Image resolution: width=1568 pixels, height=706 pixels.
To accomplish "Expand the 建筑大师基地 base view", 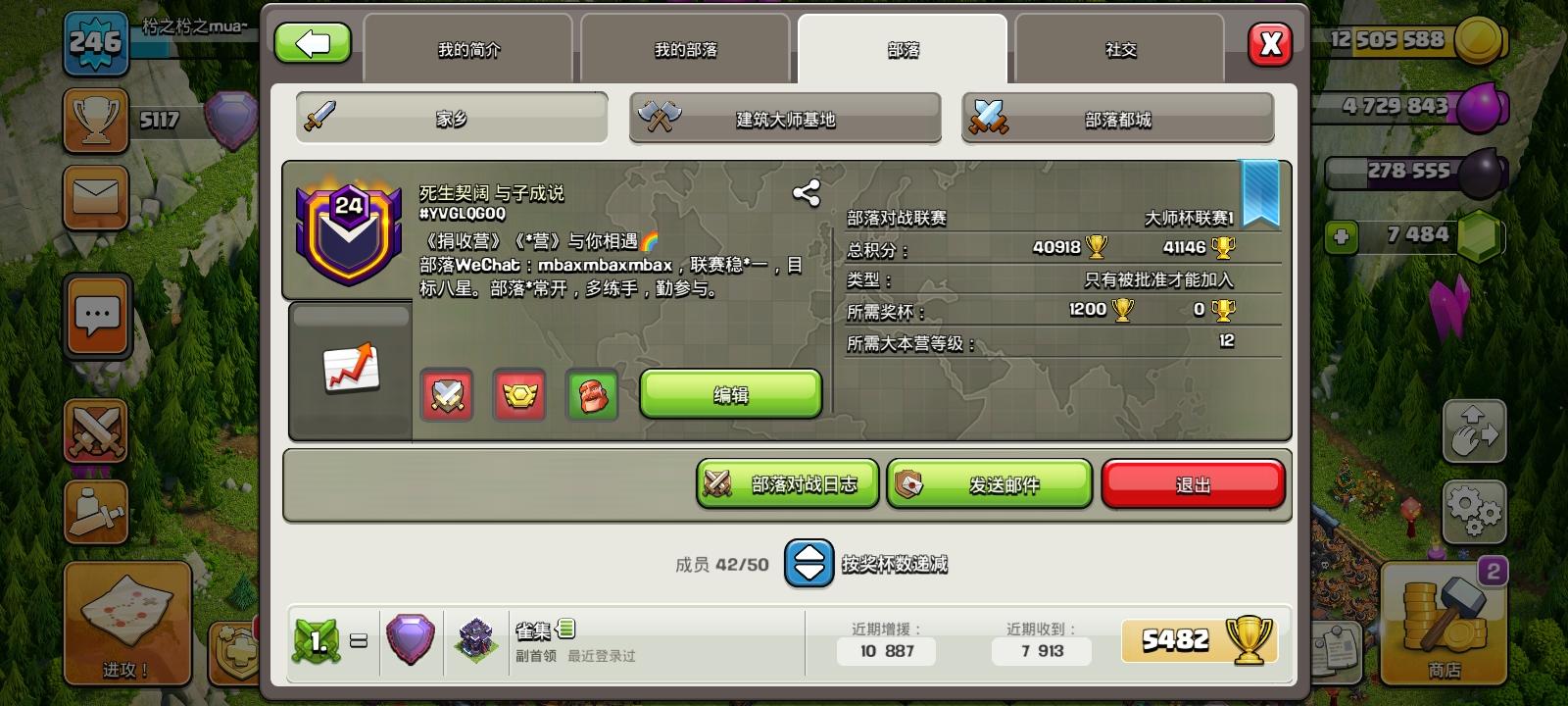I will pos(784,118).
